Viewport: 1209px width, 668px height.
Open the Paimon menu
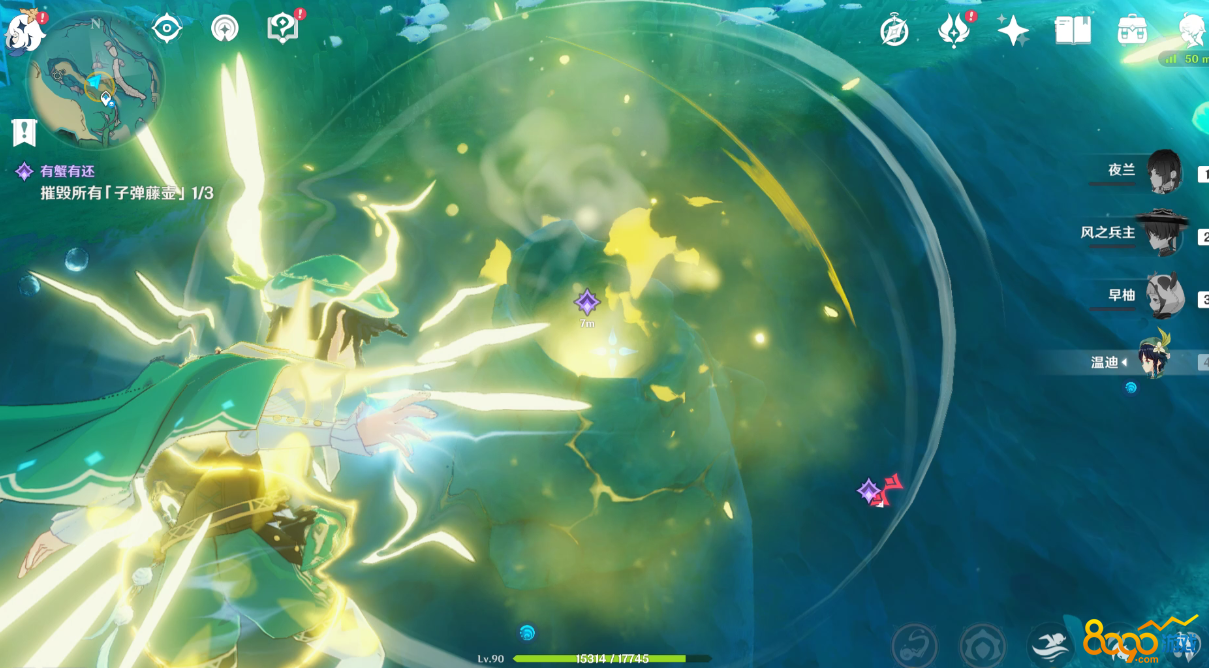(x=24, y=32)
